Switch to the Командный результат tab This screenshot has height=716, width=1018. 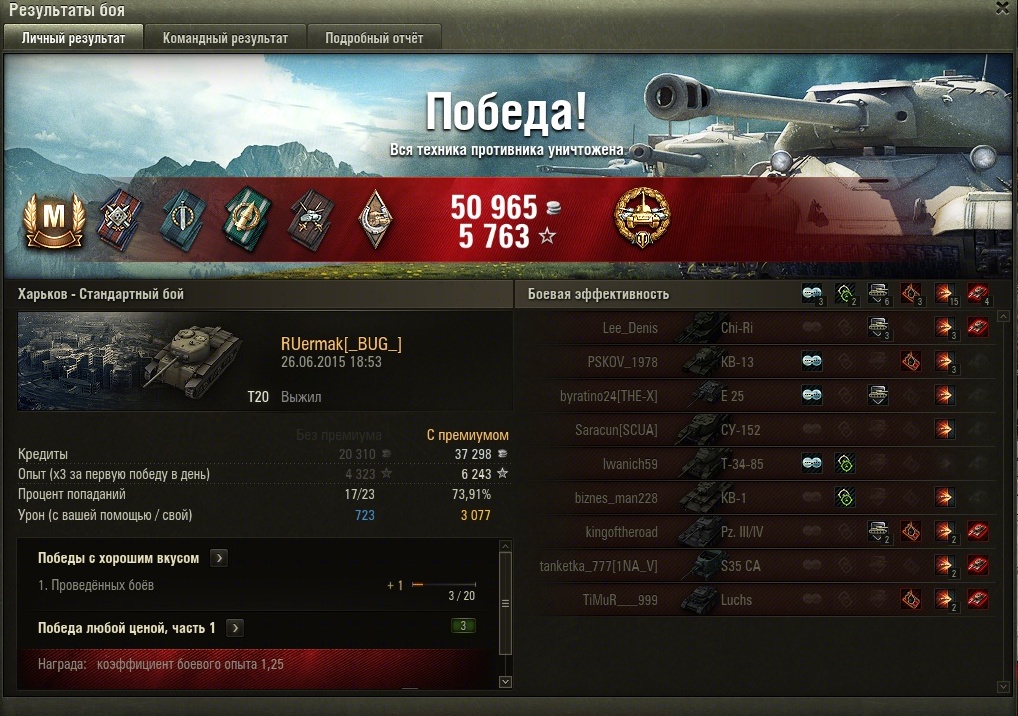pyautogui.click(x=225, y=38)
